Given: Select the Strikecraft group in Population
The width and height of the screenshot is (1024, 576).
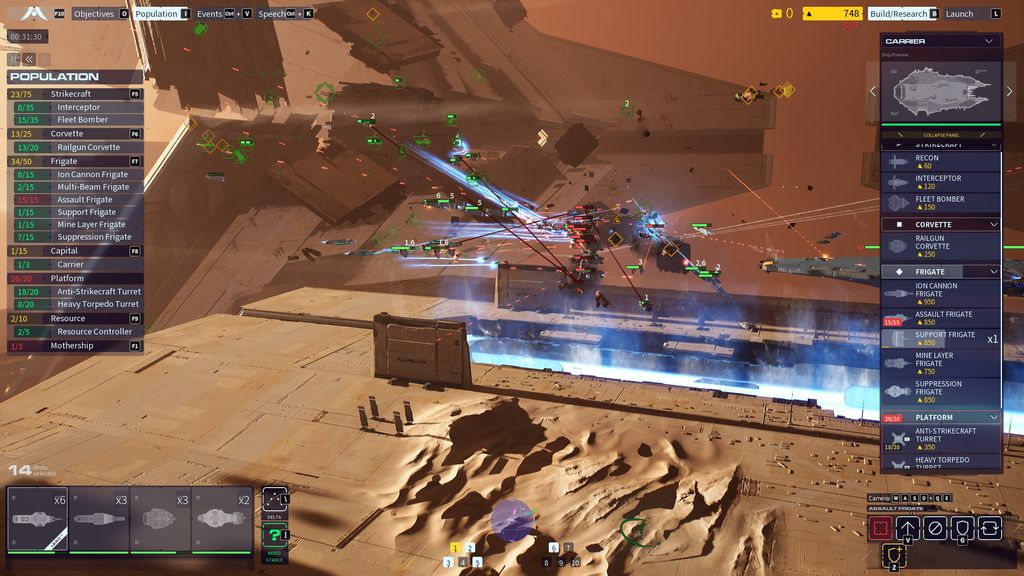Looking at the screenshot, I should click(71, 94).
